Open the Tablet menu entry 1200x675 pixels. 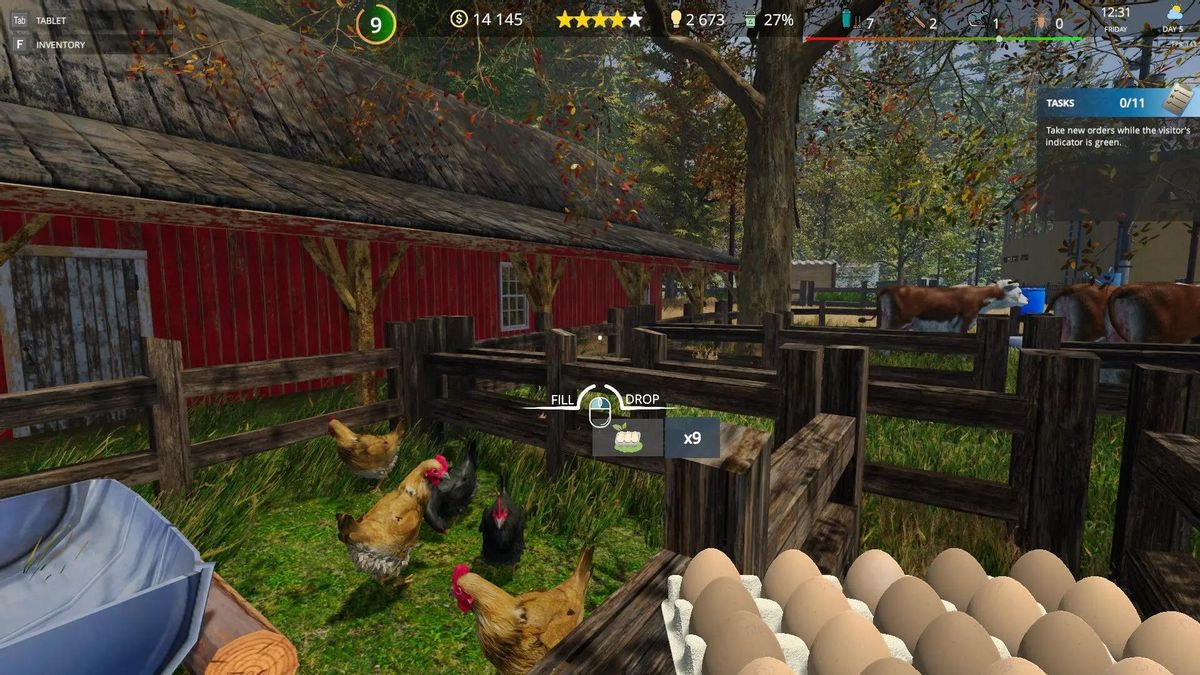click(50, 20)
